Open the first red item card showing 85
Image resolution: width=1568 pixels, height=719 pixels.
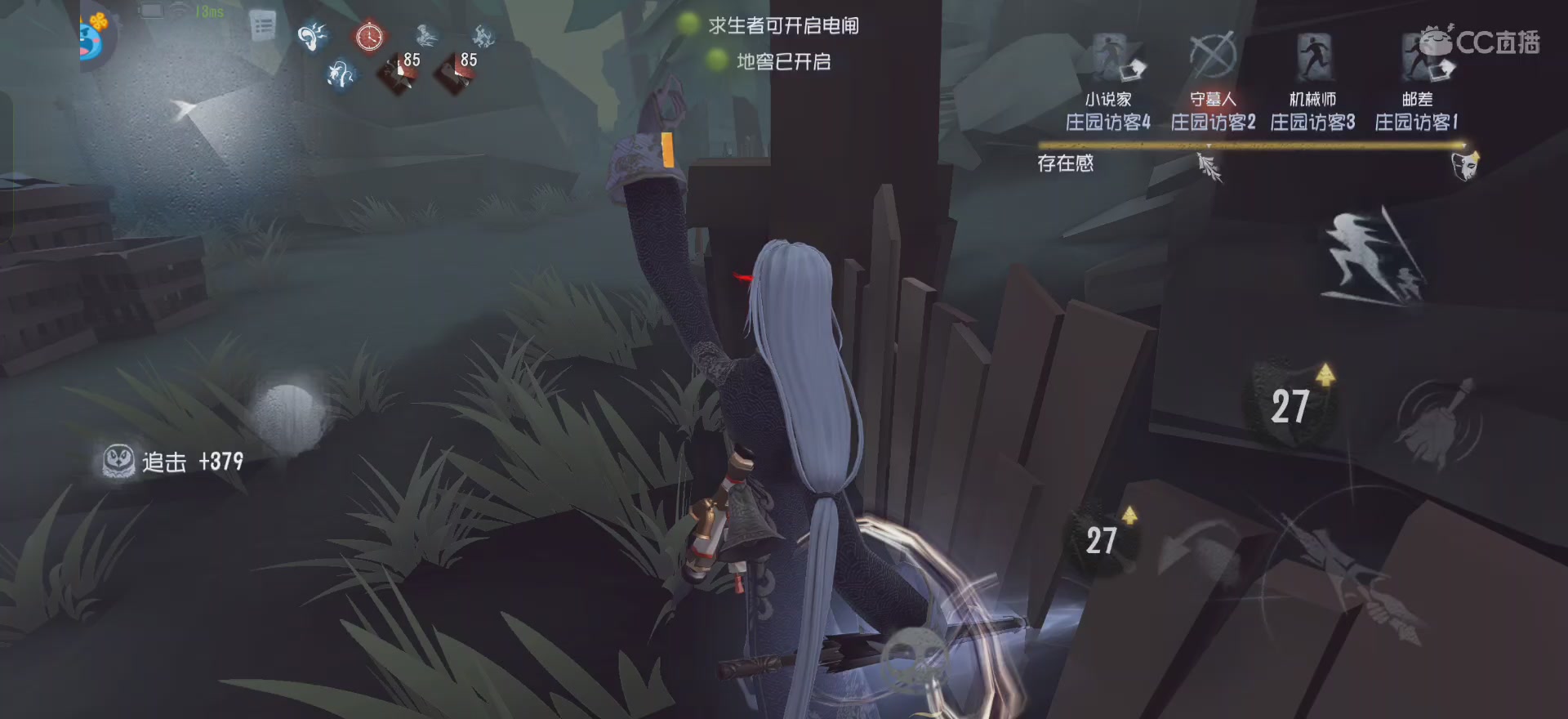(398, 69)
